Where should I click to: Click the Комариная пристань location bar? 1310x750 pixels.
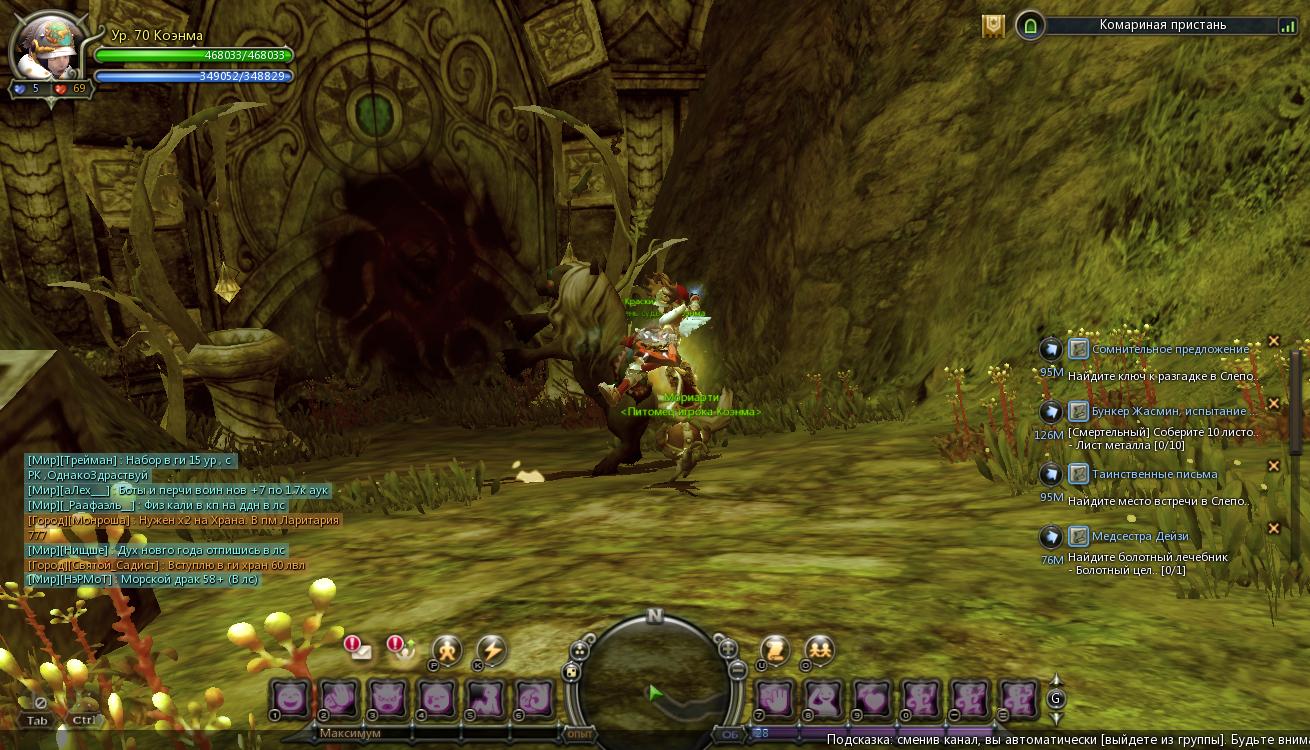coord(1162,25)
